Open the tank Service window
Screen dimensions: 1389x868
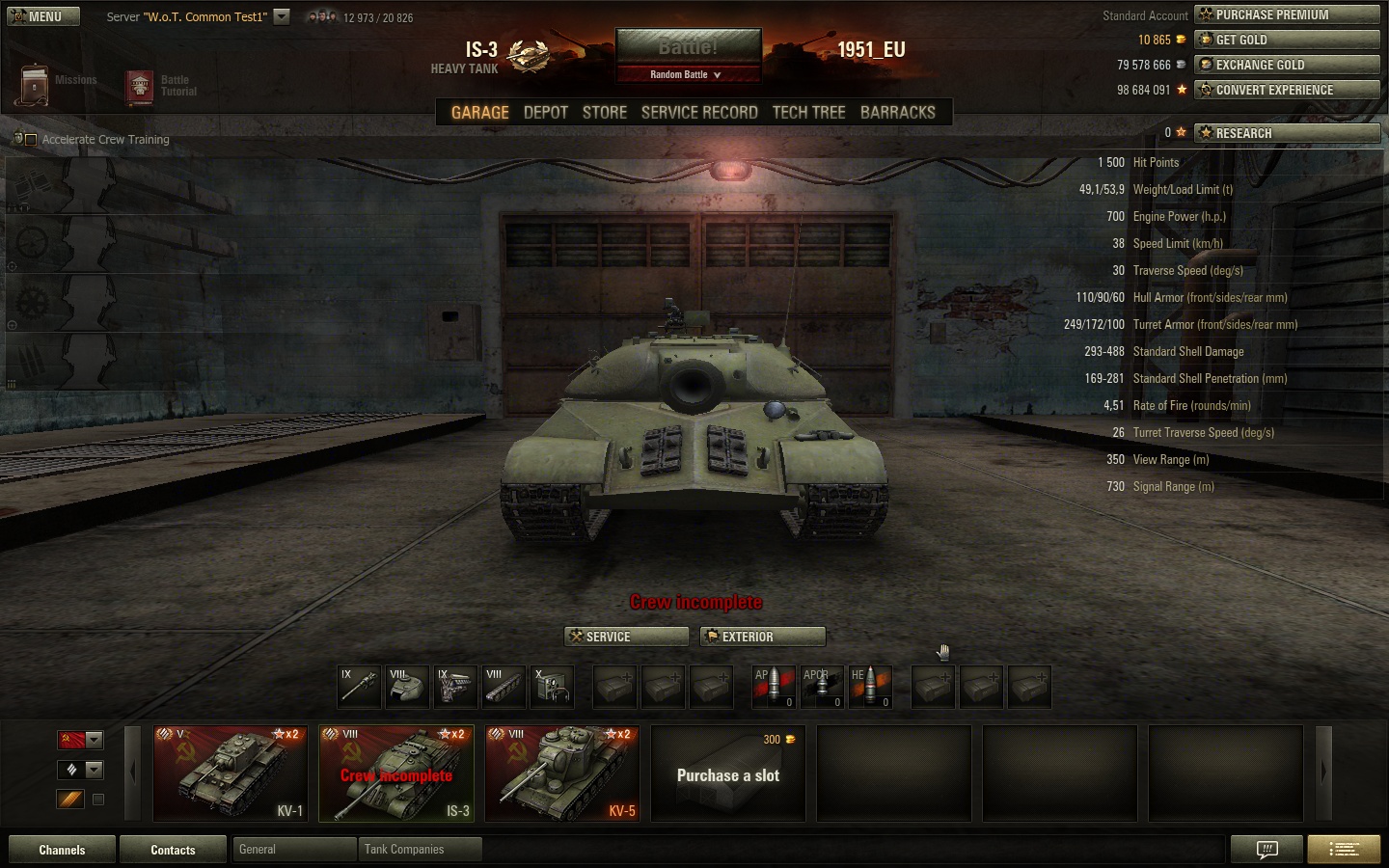click(x=626, y=637)
